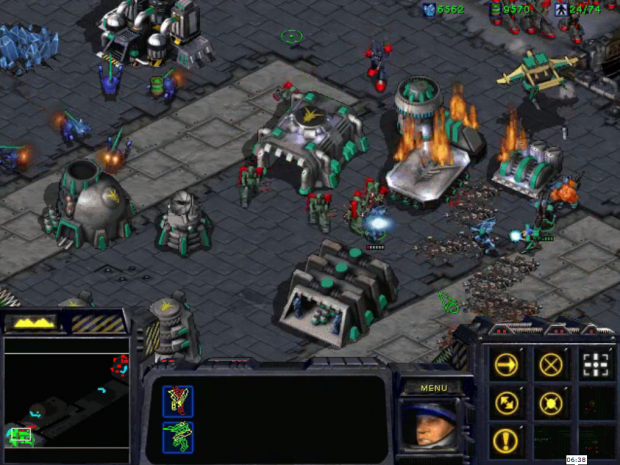Image resolution: width=620 pixels, height=465 pixels.
Task: Issue the Move command arrow icon
Action: pyautogui.click(x=507, y=364)
